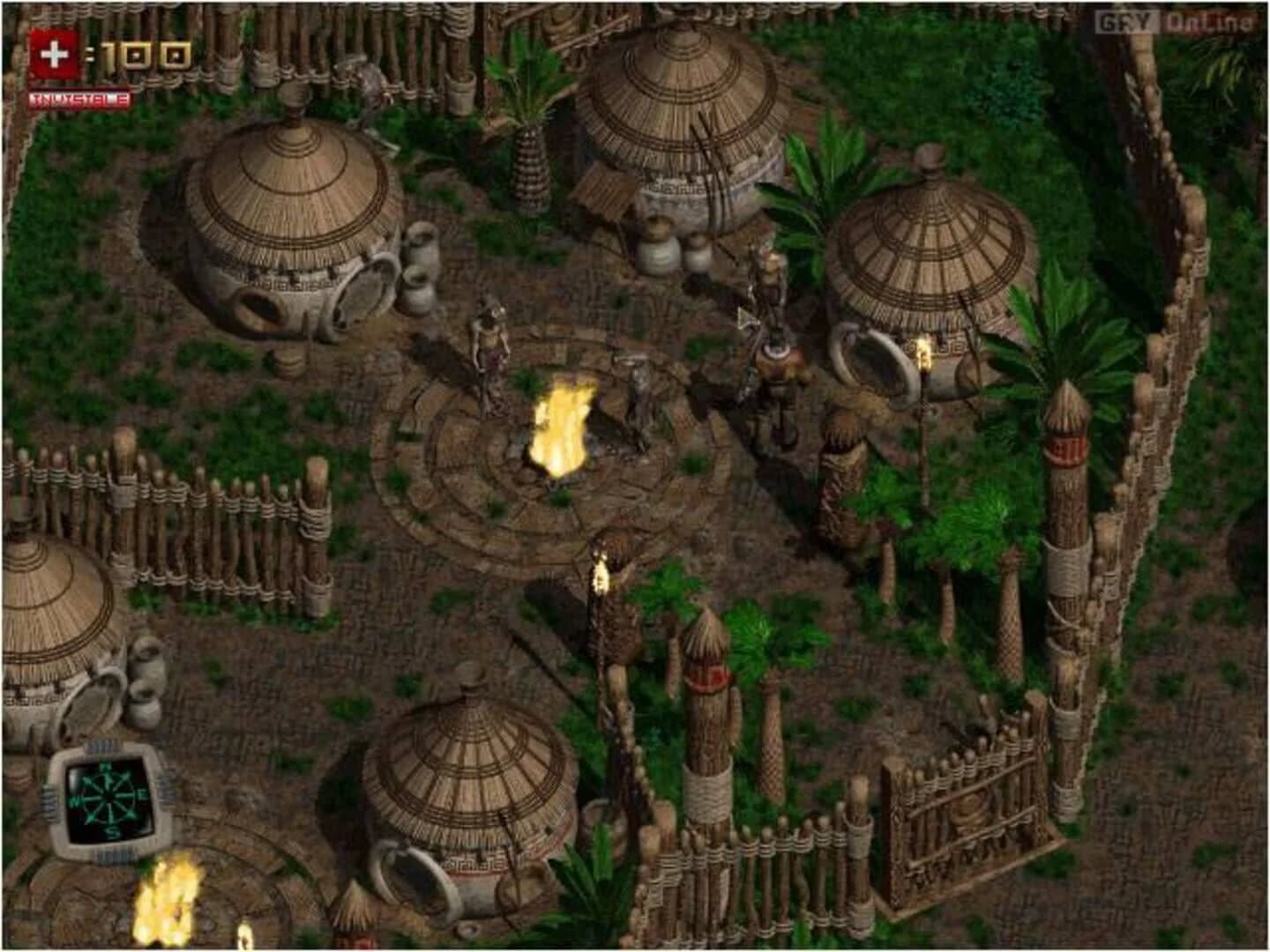The width and height of the screenshot is (1270, 952).
Task: Click the E marker on the compass dial
Action: point(142,794)
